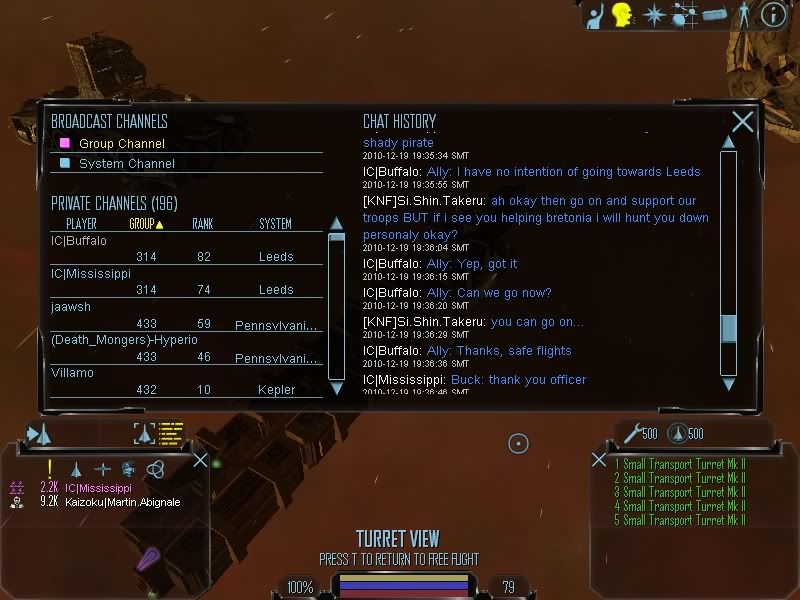Viewport: 800px width, 600px height.
Task: Target Kaizoku|Martin.Abignale in the contact list
Action: coord(122,502)
